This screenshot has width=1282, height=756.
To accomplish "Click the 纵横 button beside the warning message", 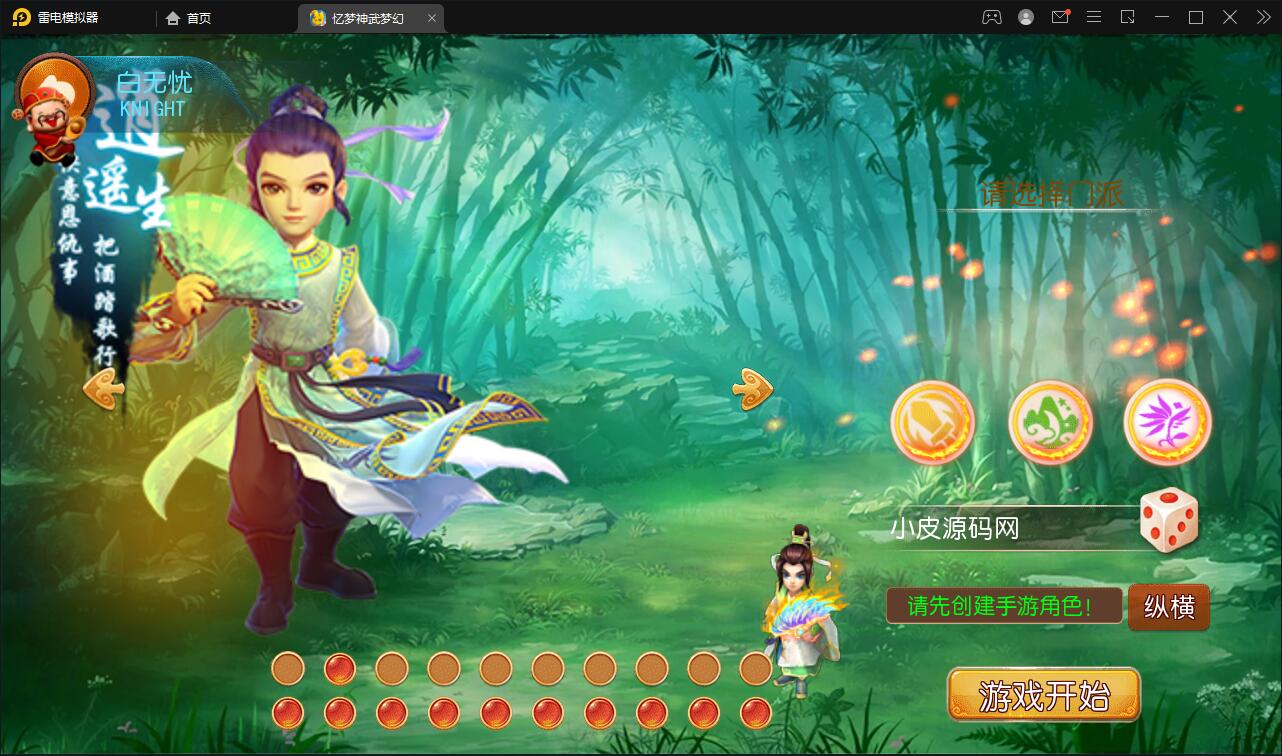I will (x=1168, y=607).
